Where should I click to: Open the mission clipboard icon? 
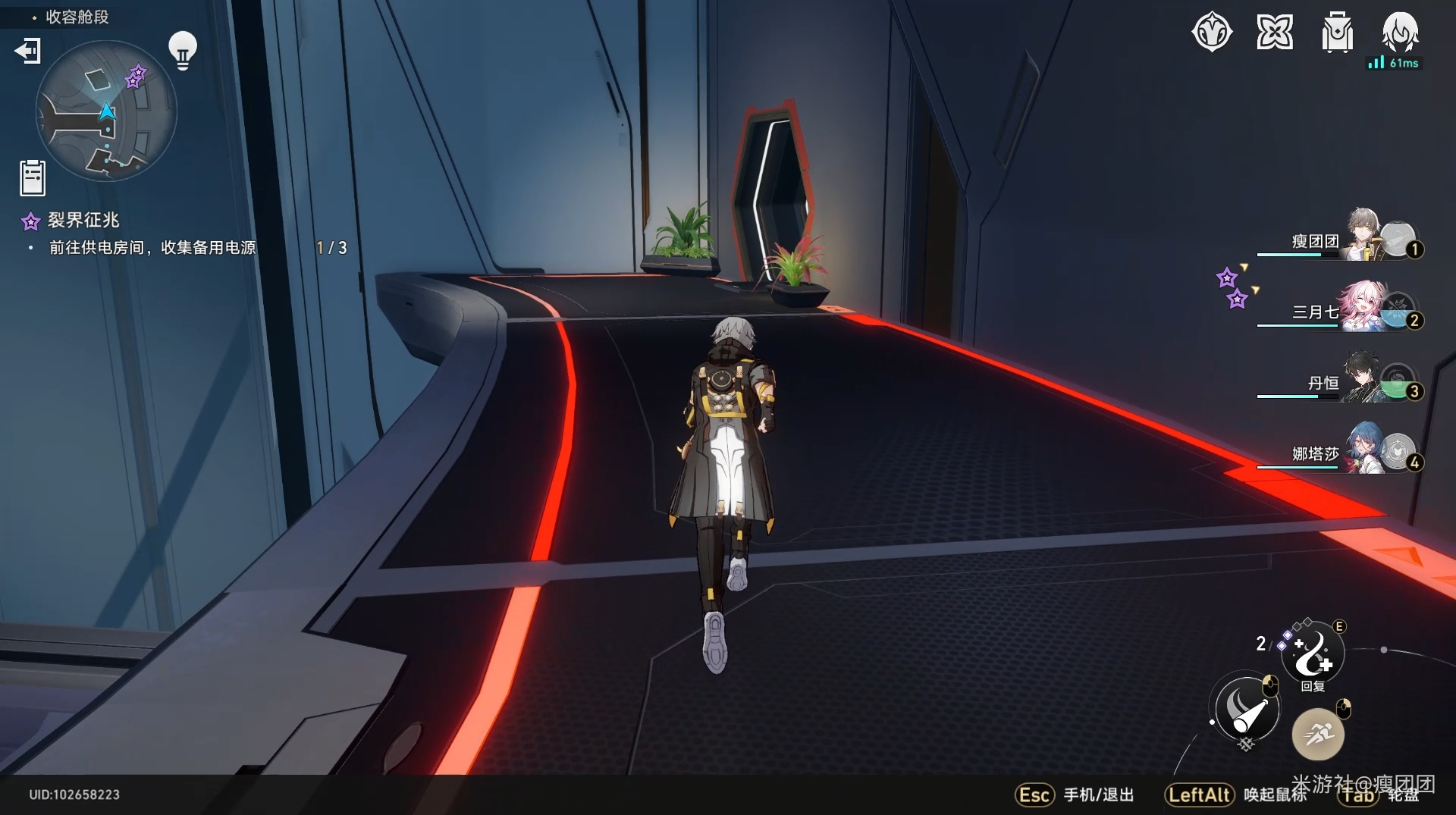pos(33,178)
